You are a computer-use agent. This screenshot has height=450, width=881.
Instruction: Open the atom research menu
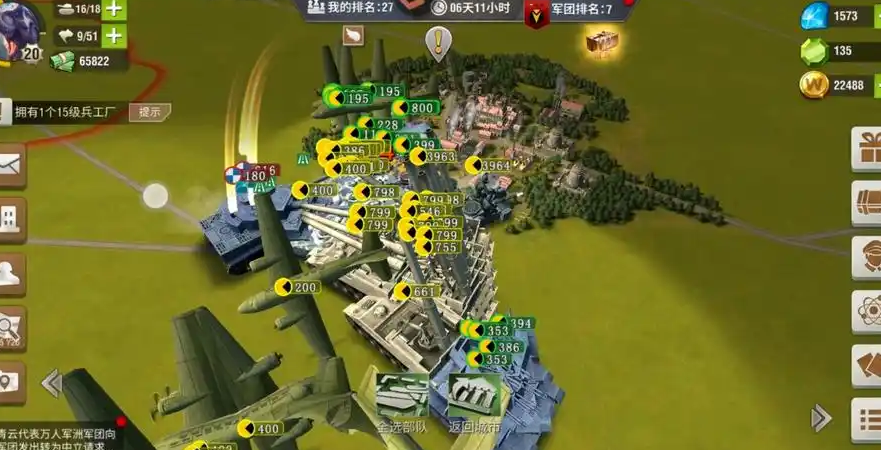866,311
